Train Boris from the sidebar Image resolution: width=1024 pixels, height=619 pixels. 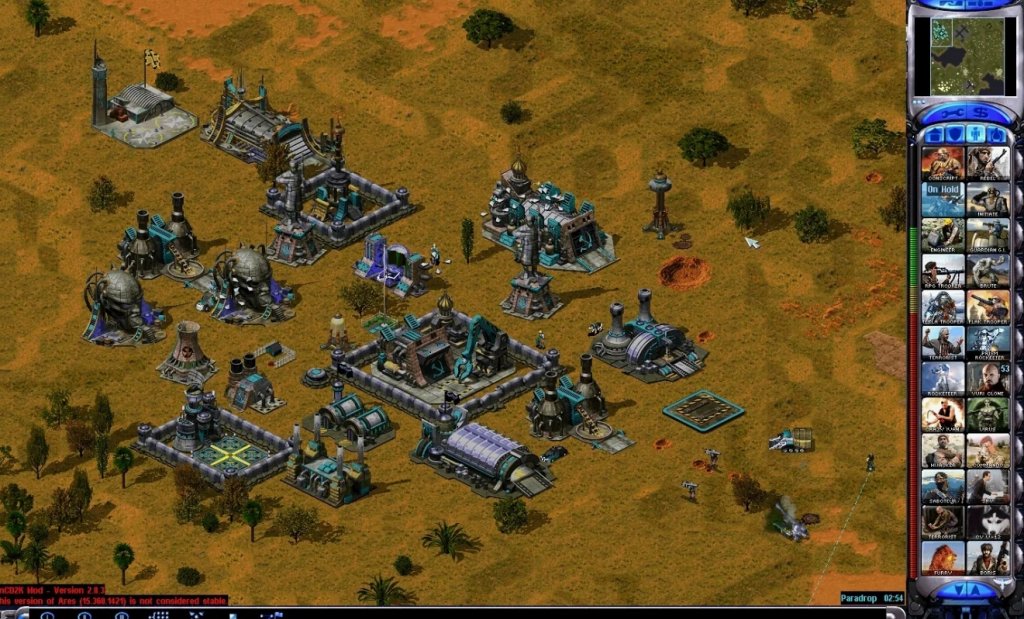coord(988,559)
